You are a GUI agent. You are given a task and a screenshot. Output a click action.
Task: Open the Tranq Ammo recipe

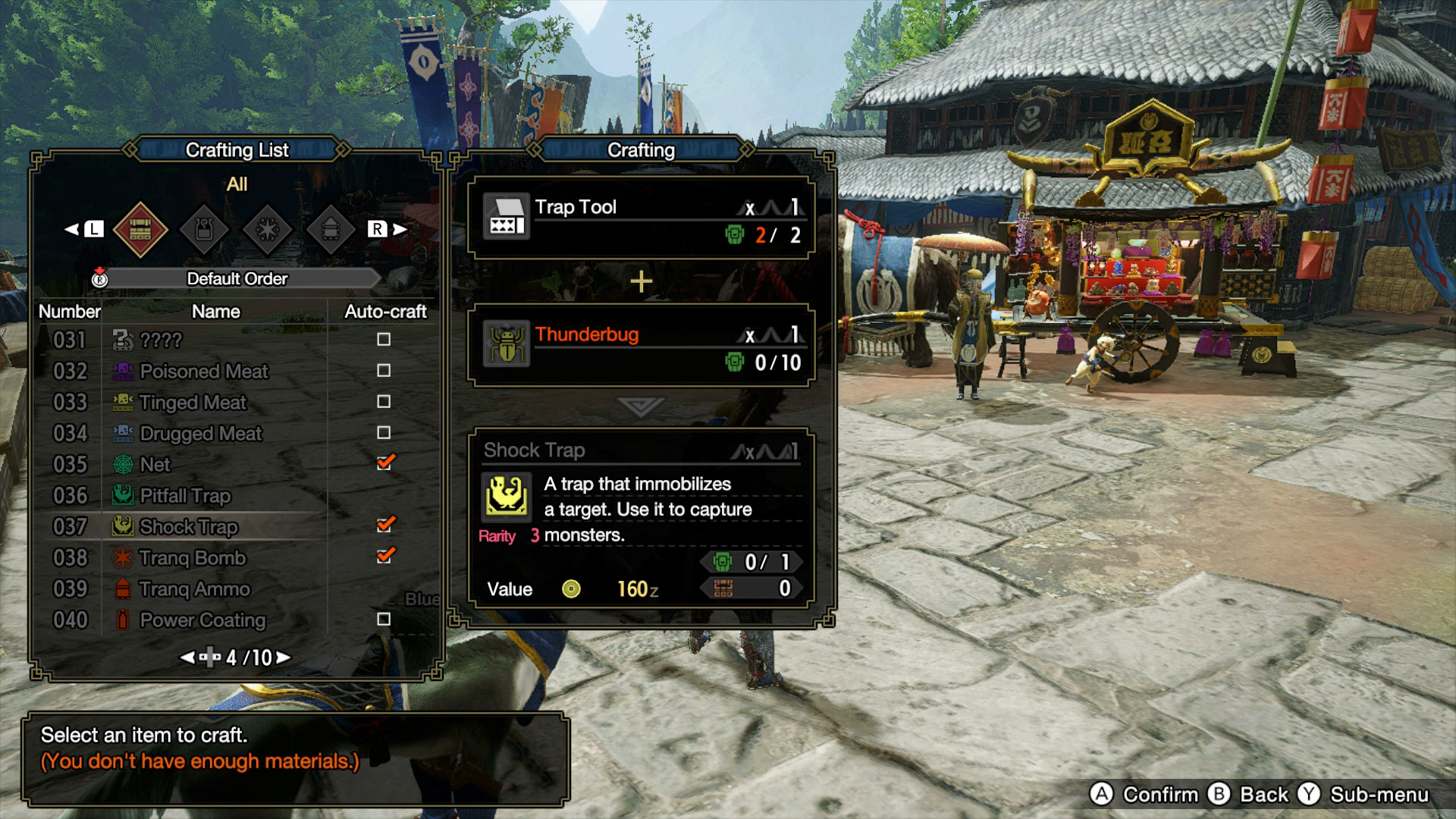click(x=194, y=588)
